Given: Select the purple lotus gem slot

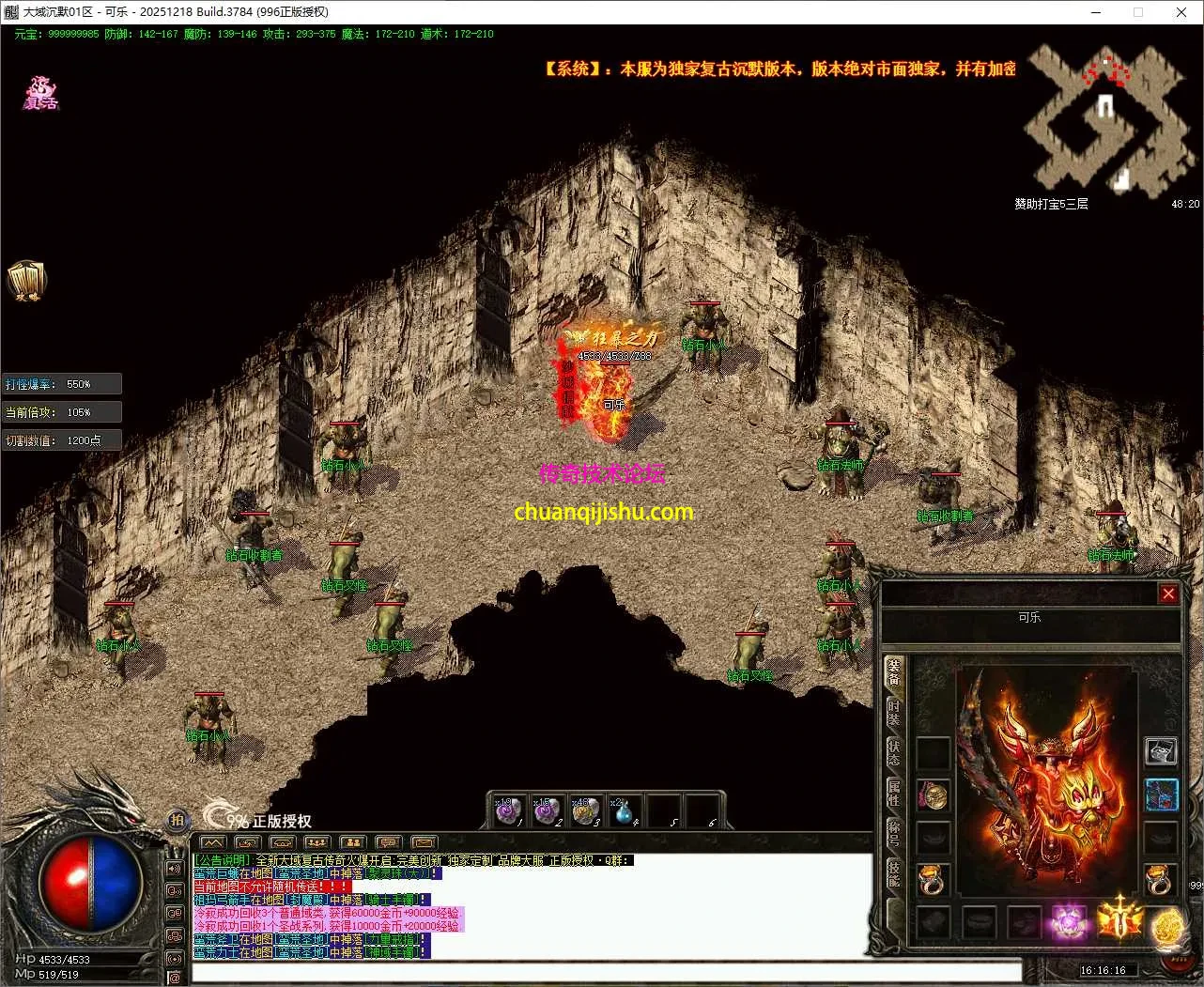Looking at the screenshot, I should coord(1069,921).
